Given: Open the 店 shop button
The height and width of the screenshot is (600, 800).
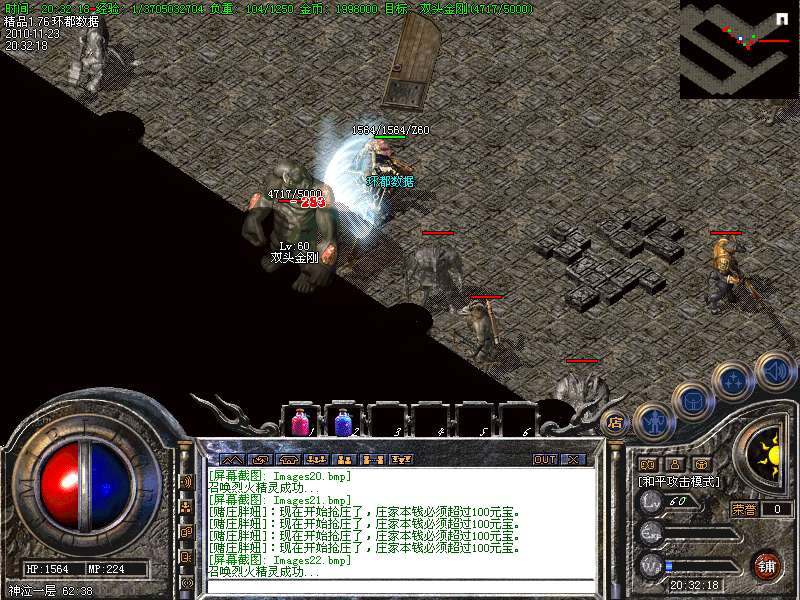Looking at the screenshot, I should (616, 423).
